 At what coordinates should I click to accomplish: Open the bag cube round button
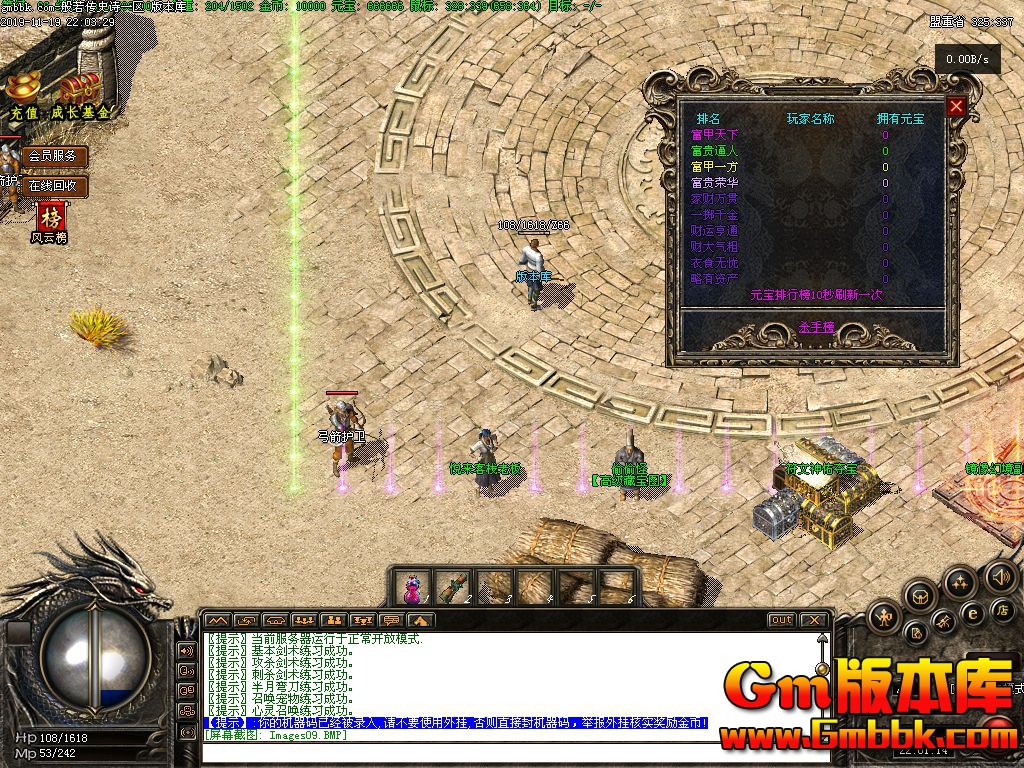[920, 597]
